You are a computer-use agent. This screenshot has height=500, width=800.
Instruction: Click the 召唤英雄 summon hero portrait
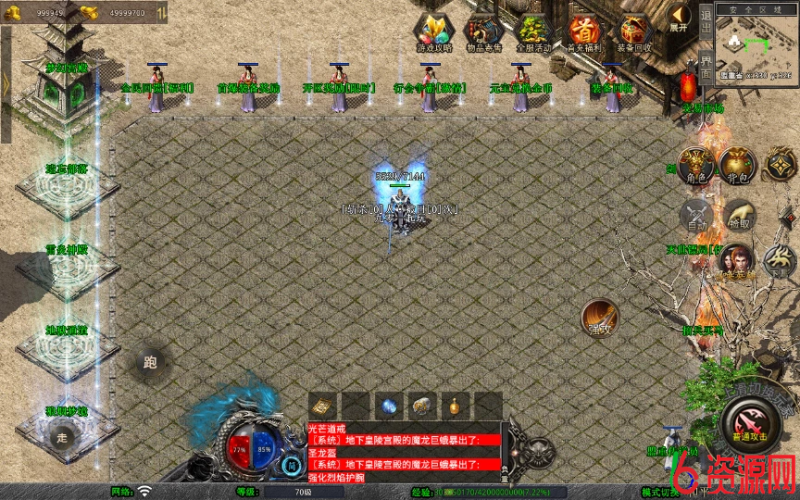(x=737, y=262)
